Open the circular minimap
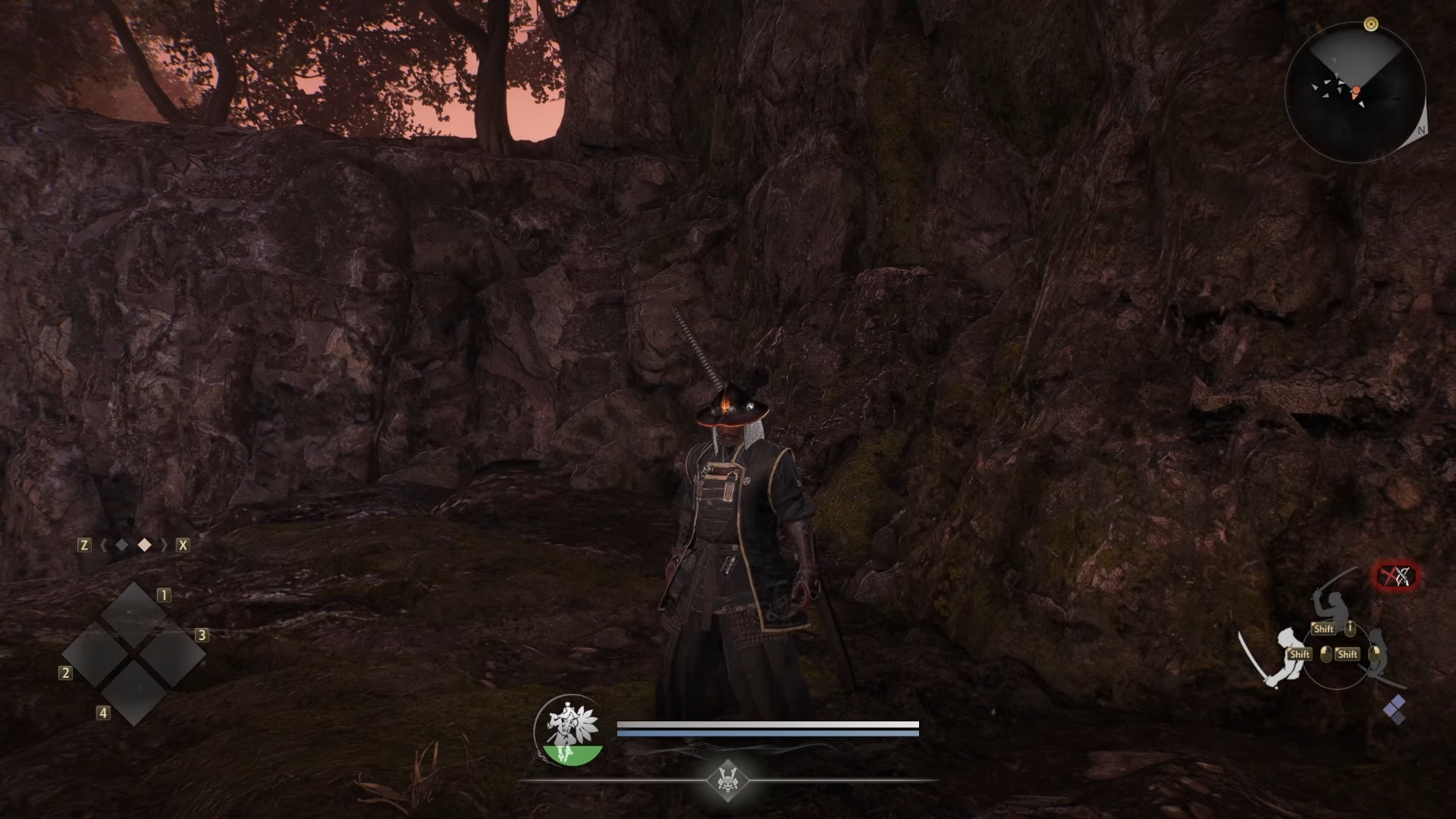This screenshot has height=819, width=1456. coord(1355,93)
